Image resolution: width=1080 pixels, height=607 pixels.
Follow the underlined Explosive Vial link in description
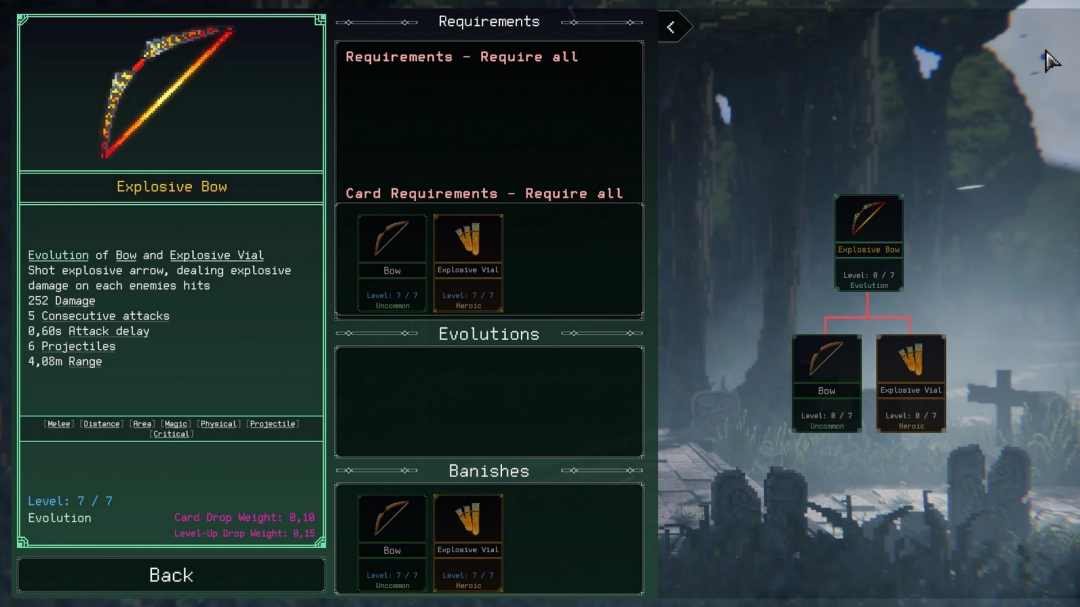click(x=216, y=255)
